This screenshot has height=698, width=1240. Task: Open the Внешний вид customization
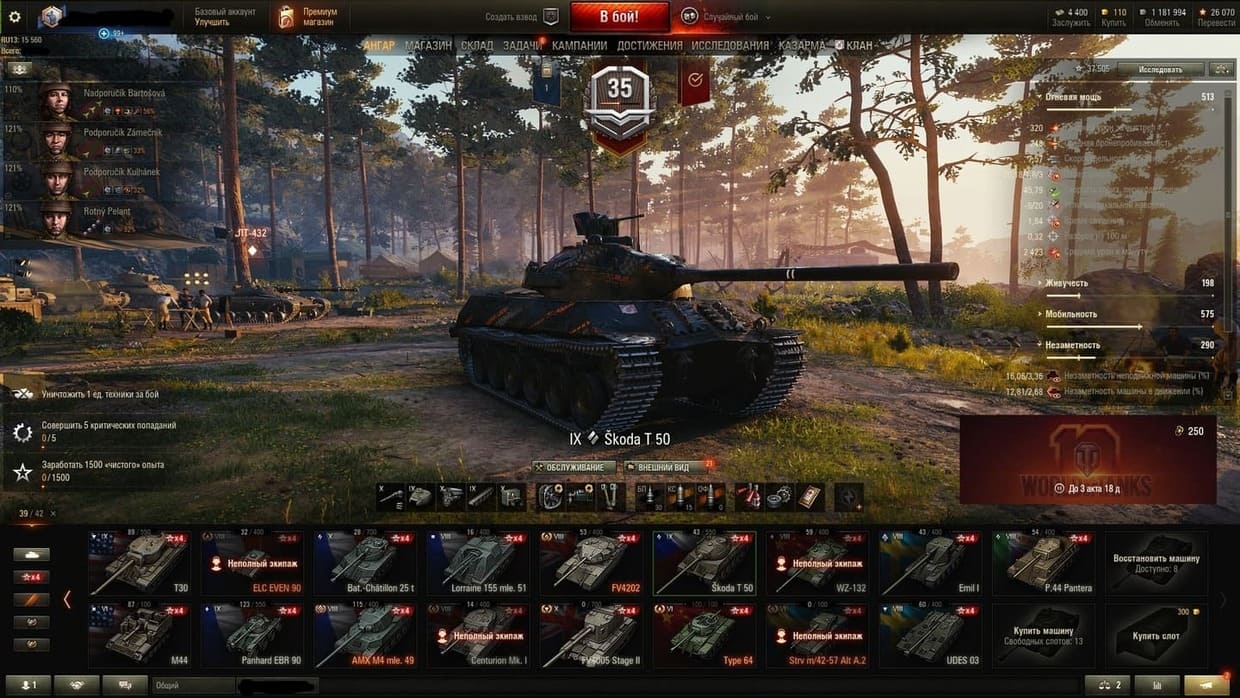pyautogui.click(x=662, y=467)
